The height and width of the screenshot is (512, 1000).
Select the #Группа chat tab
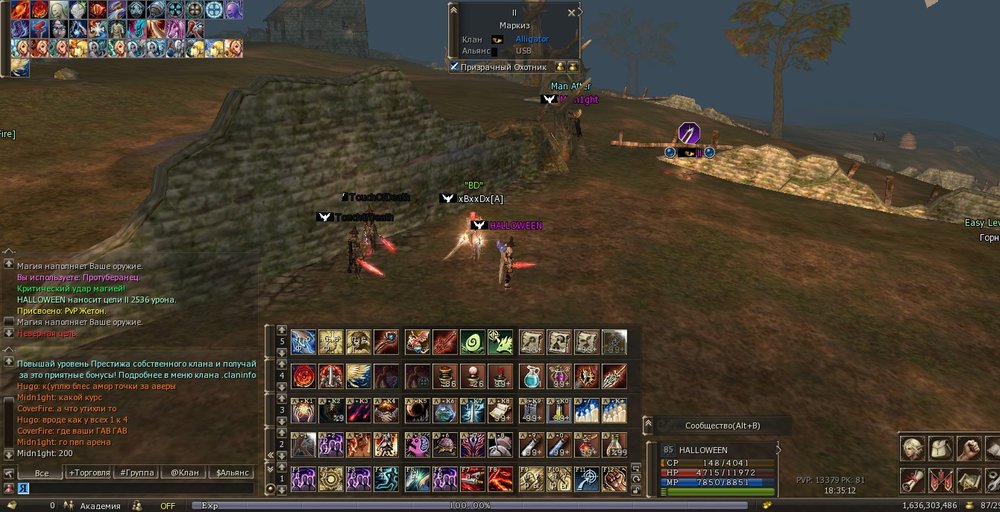(x=135, y=473)
